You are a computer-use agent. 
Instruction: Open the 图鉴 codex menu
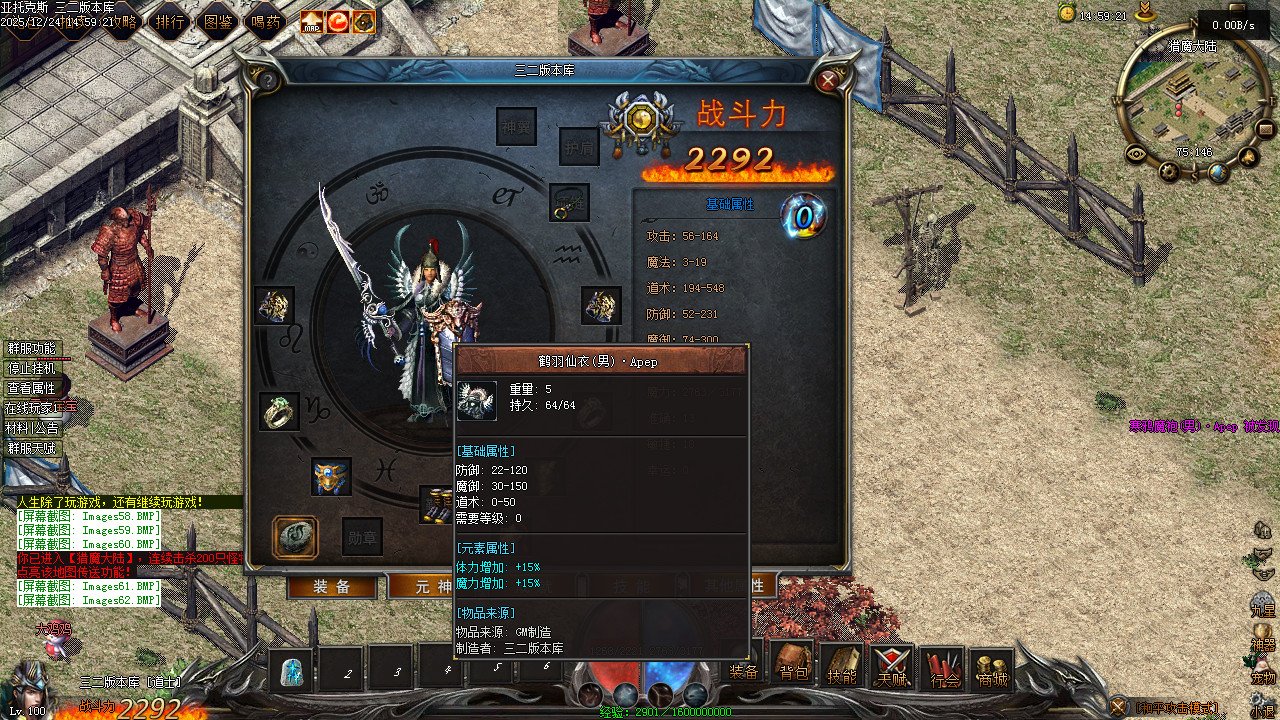coord(218,21)
